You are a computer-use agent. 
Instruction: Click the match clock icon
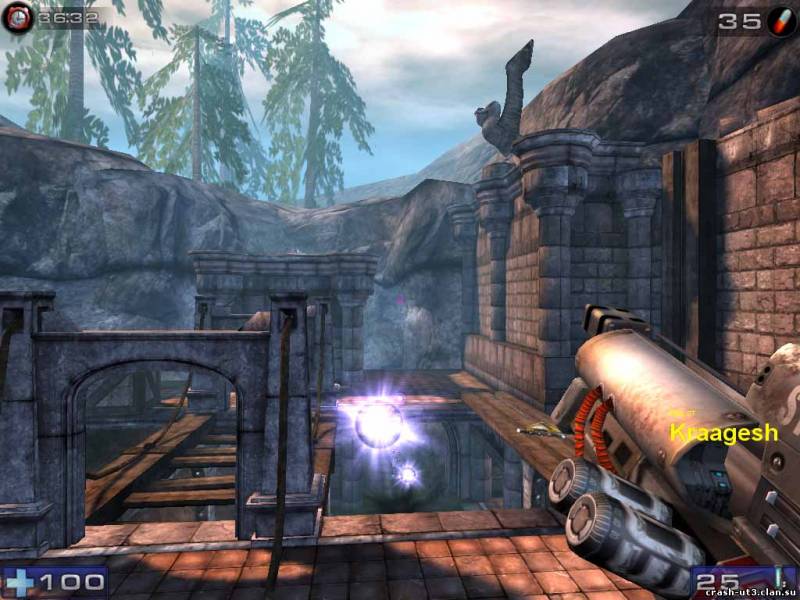click(16, 18)
